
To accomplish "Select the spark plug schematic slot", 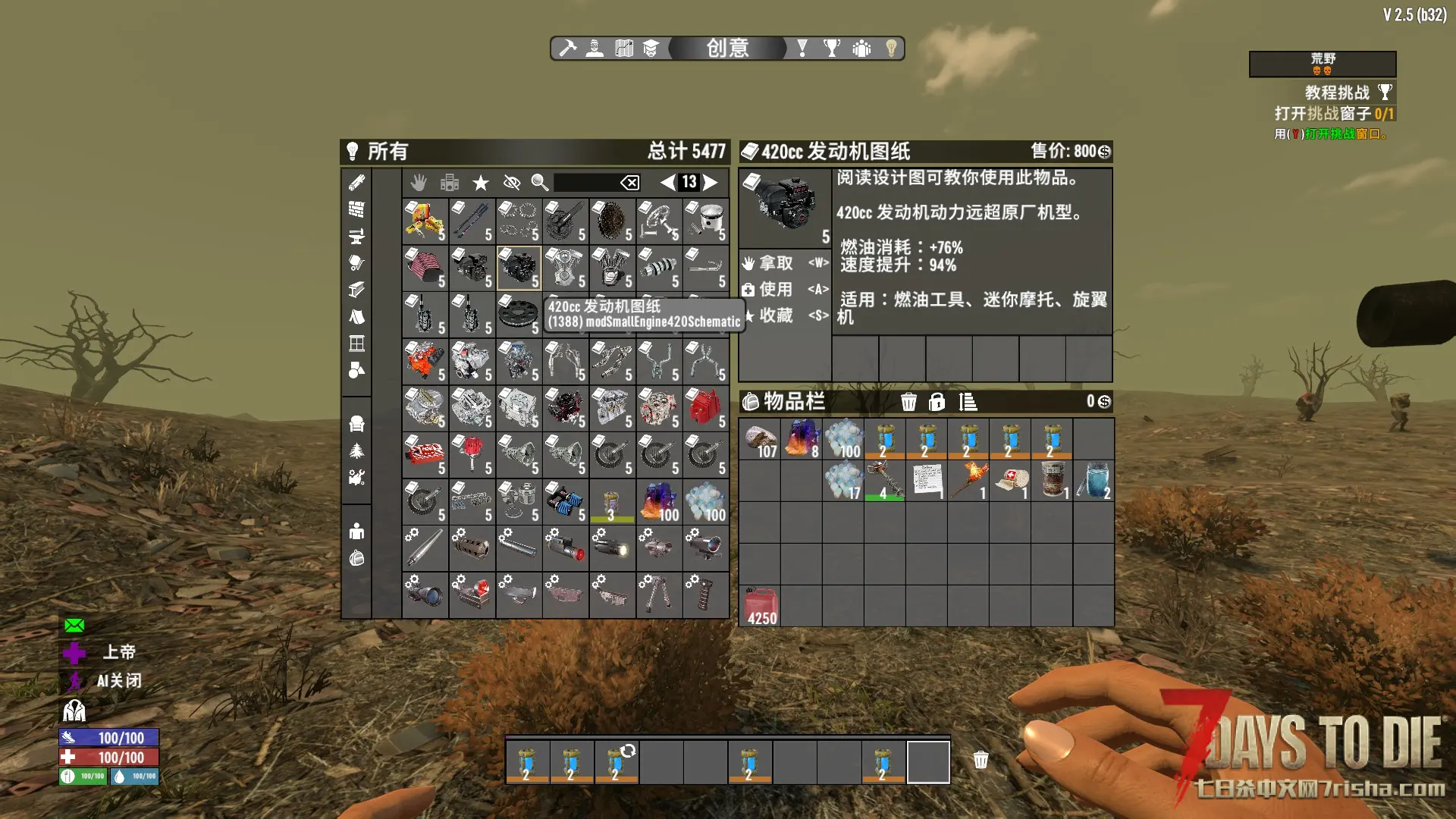I will [x=425, y=221].
